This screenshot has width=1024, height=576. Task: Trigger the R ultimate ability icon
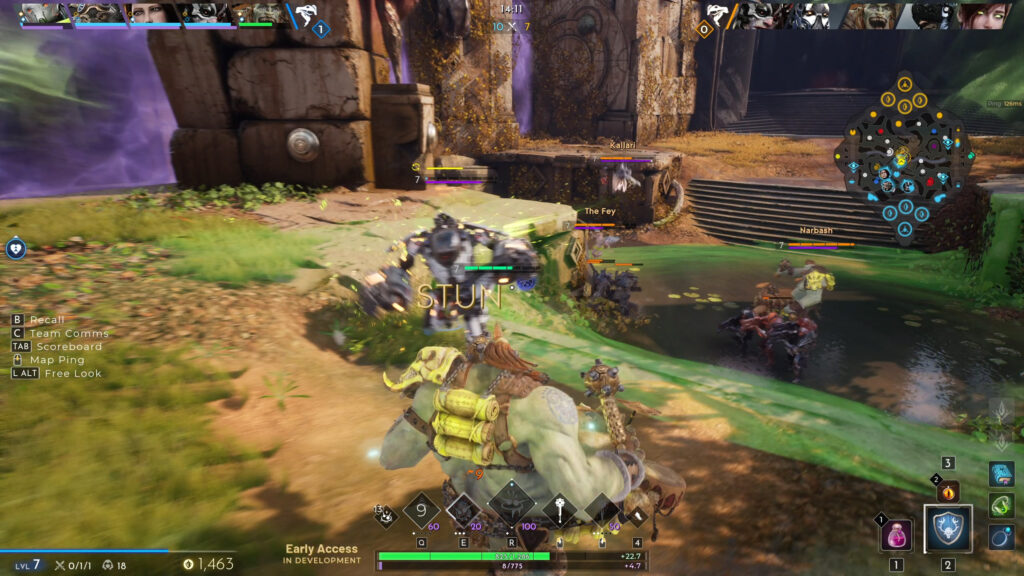coord(511,504)
